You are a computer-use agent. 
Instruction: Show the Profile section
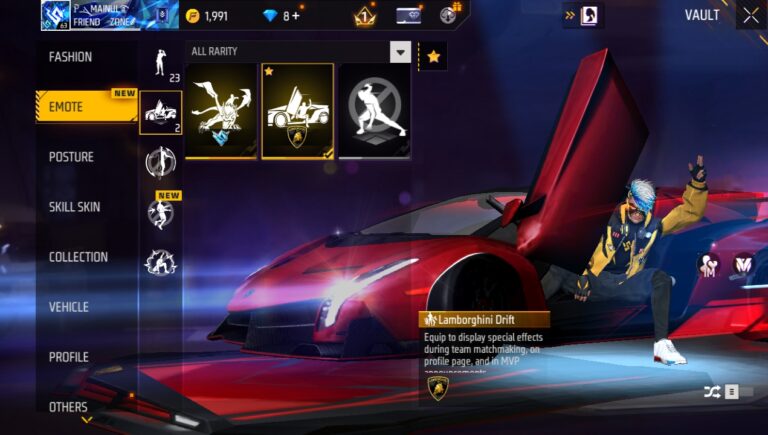click(x=68, y=357)
